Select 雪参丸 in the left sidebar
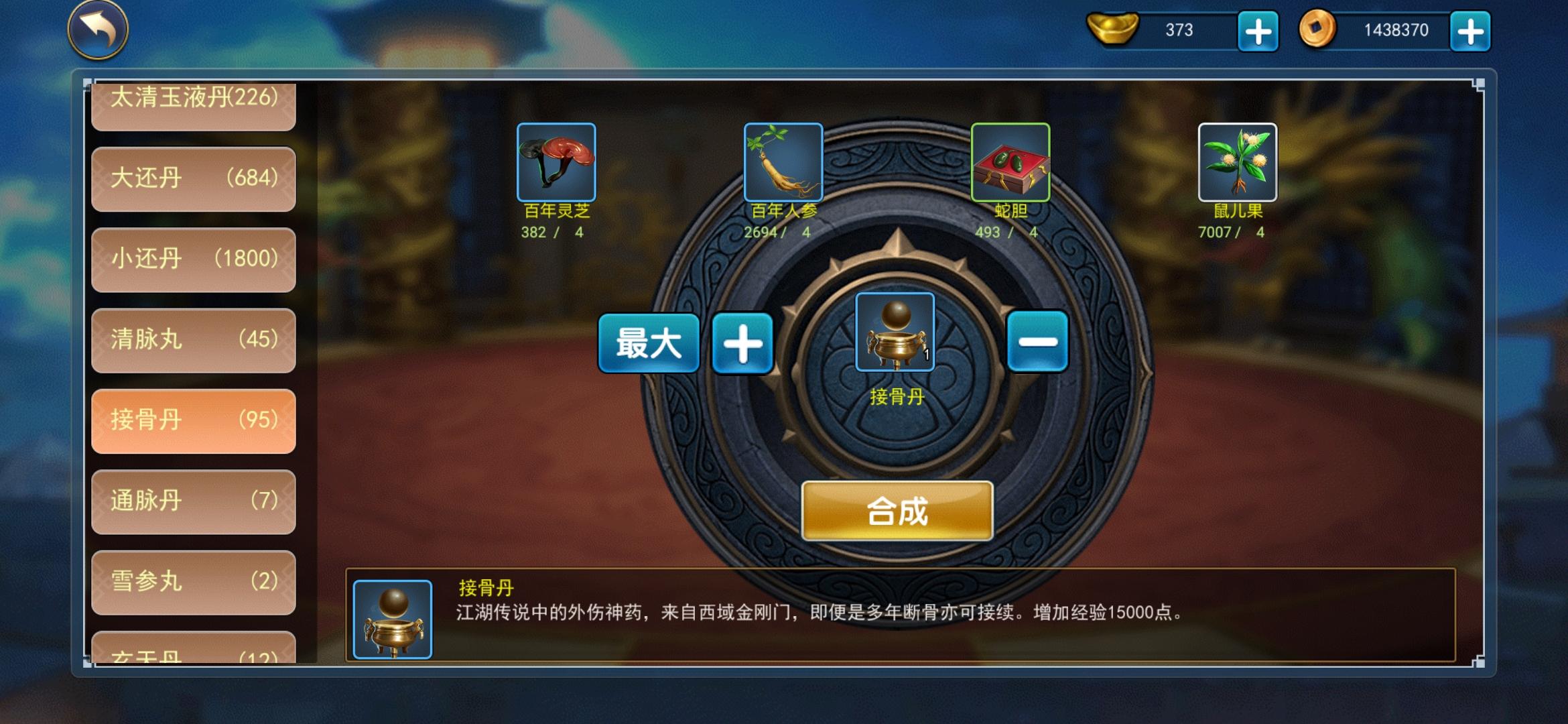 coord(193,583)
